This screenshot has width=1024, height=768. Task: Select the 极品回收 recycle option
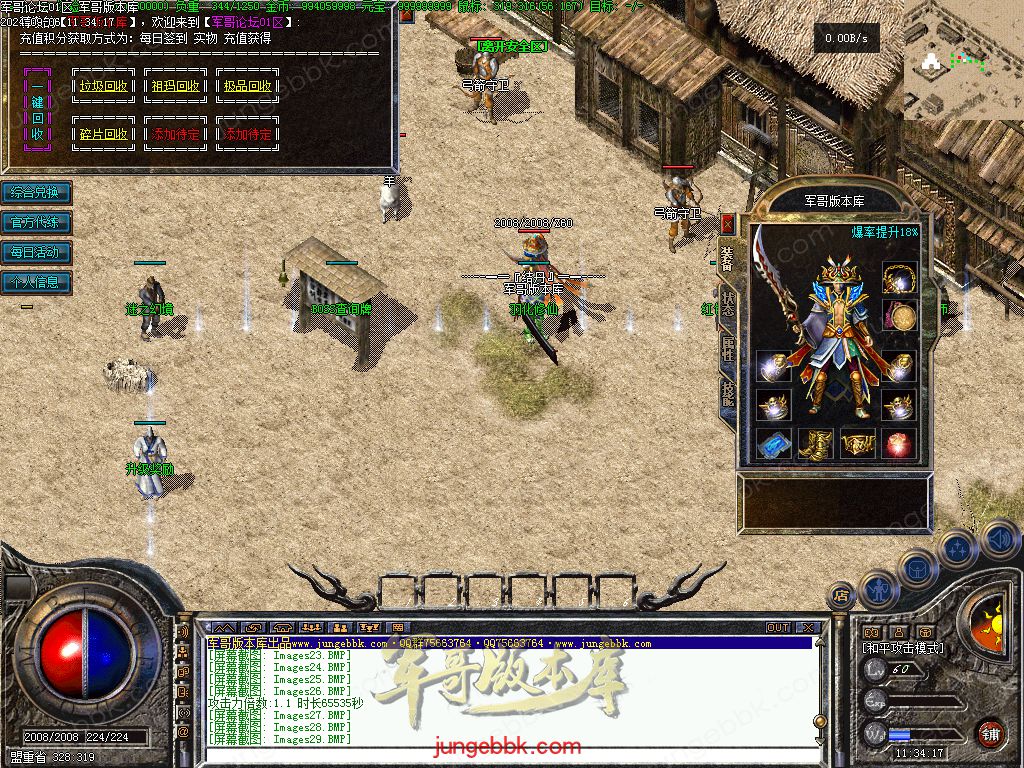248,86
